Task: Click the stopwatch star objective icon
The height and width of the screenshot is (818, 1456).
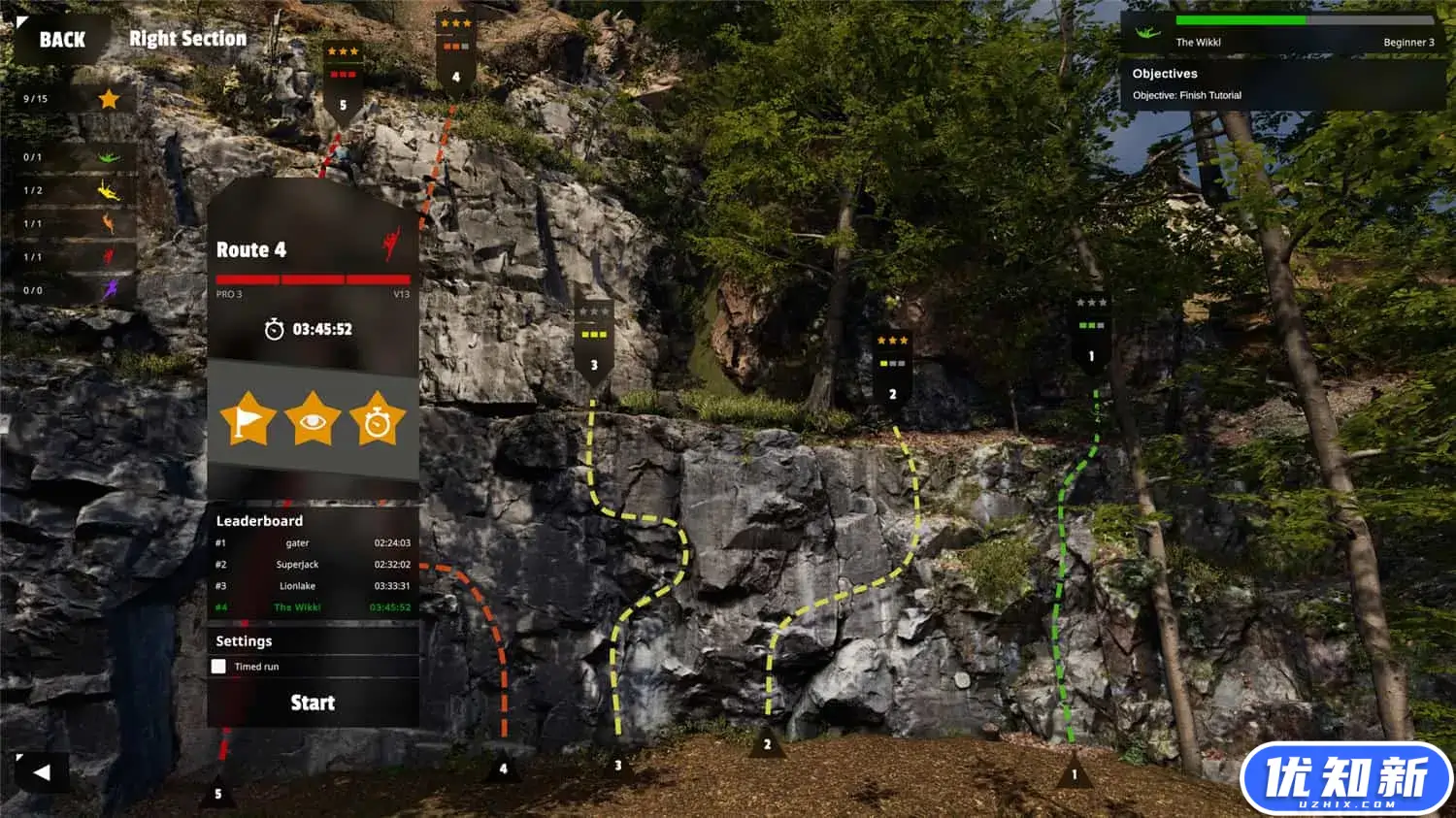Action: click(x=378, y=419)
